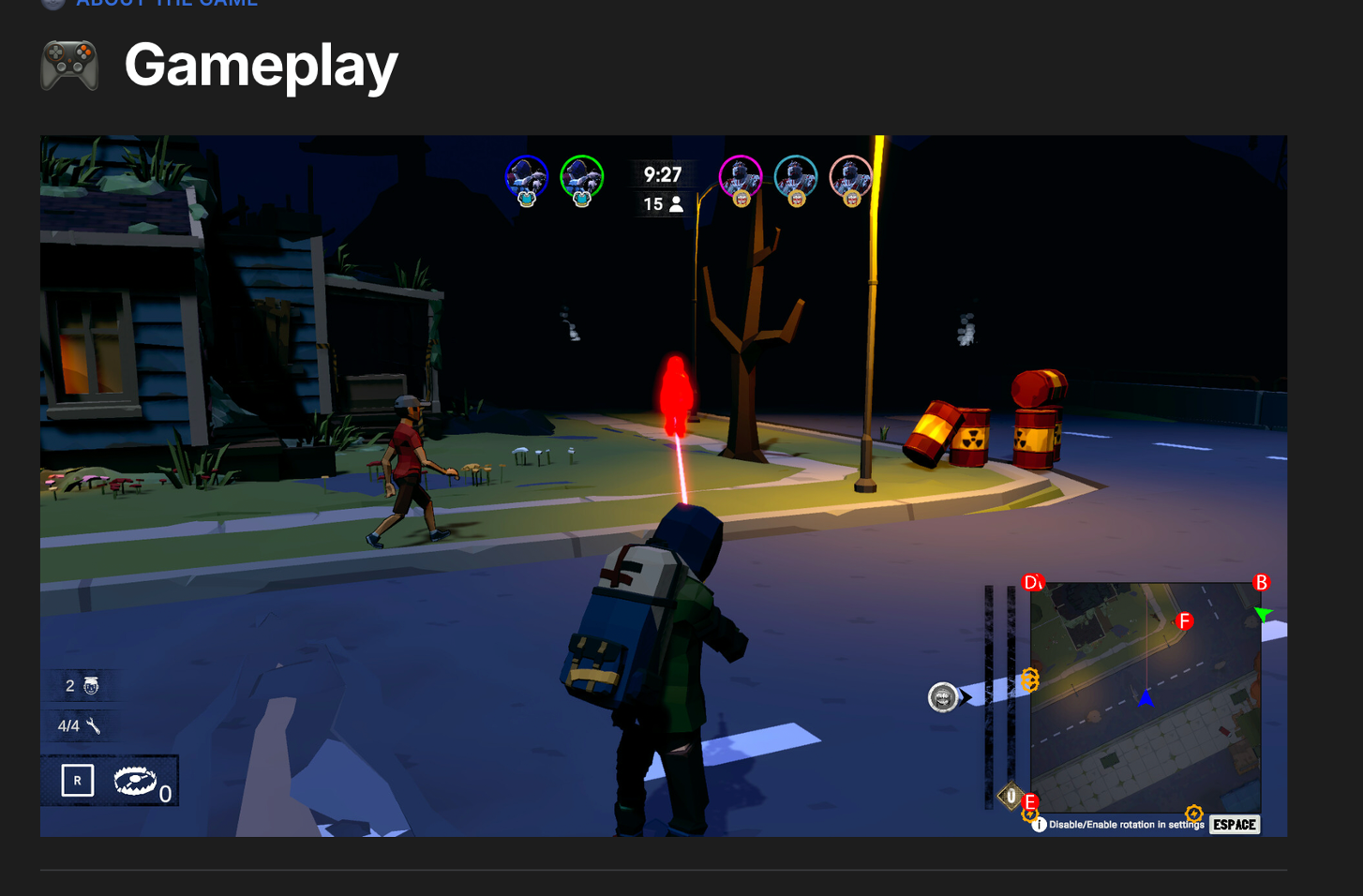The height and width of the screenshot is (896, 1363).
Task: Expand the blue-ringed player portrait
Action: point(527,176)
